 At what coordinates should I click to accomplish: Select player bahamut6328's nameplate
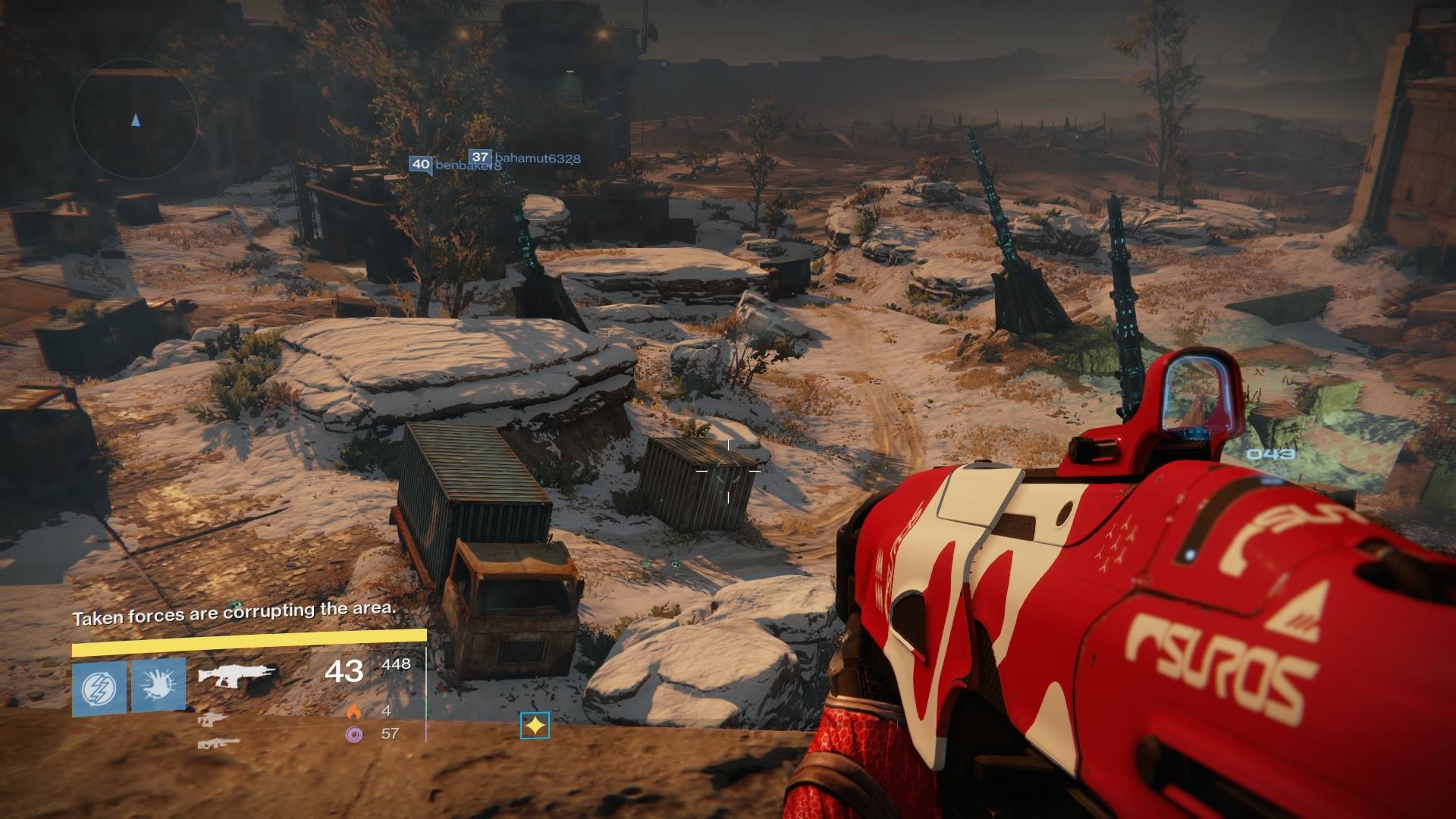[x=525, y=158]
